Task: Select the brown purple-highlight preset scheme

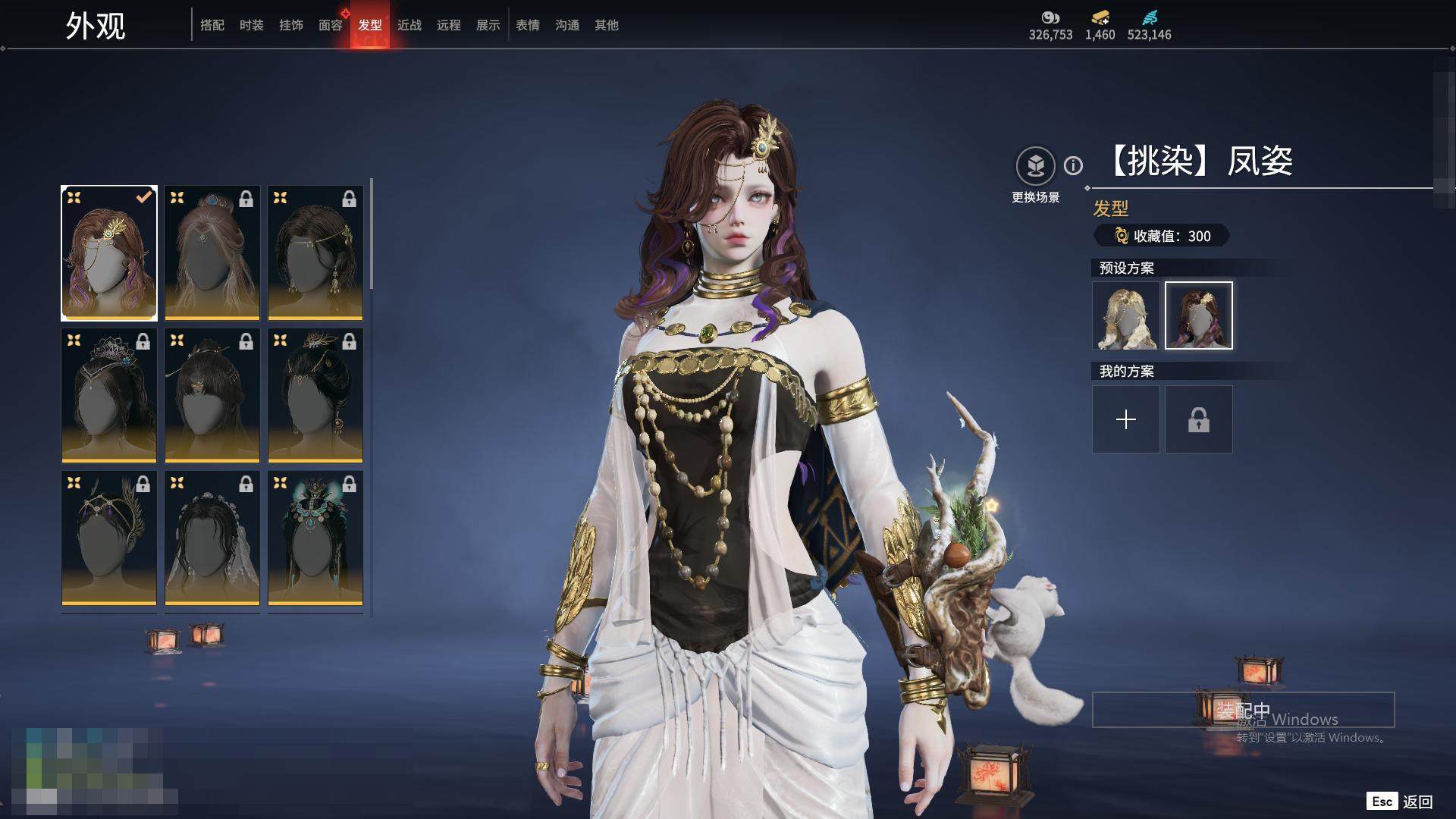Action: click(1198, 315)
